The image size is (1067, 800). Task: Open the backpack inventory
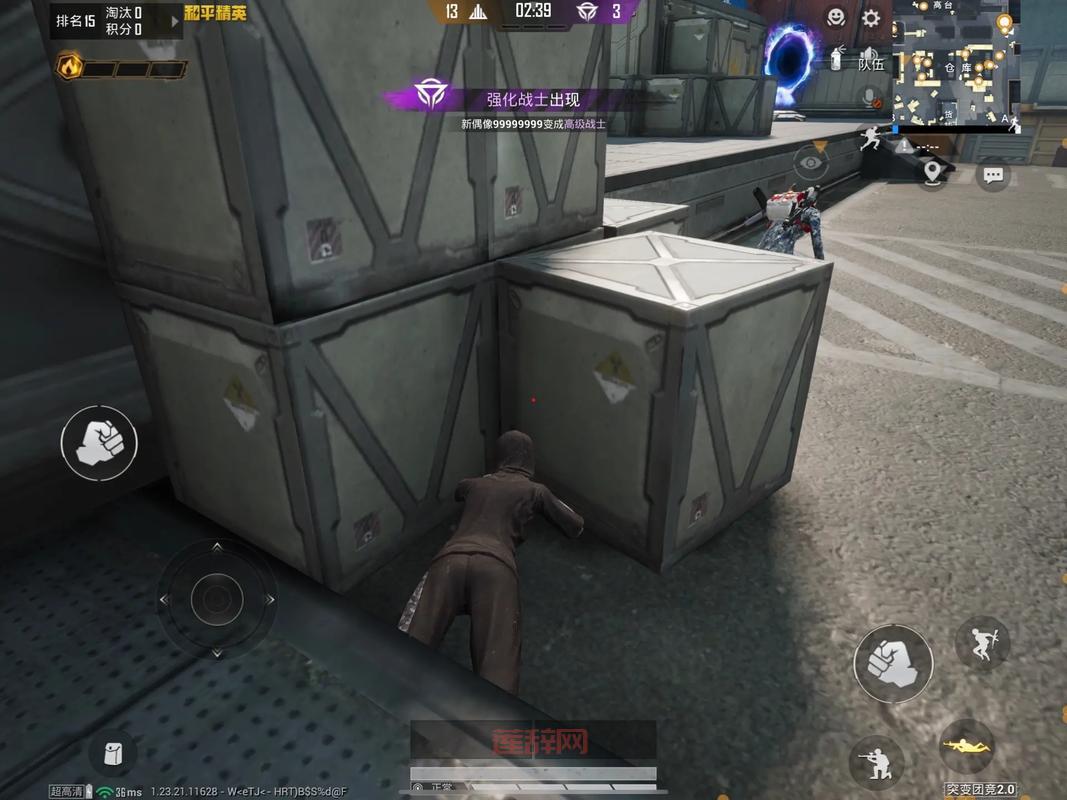(113, 754)
